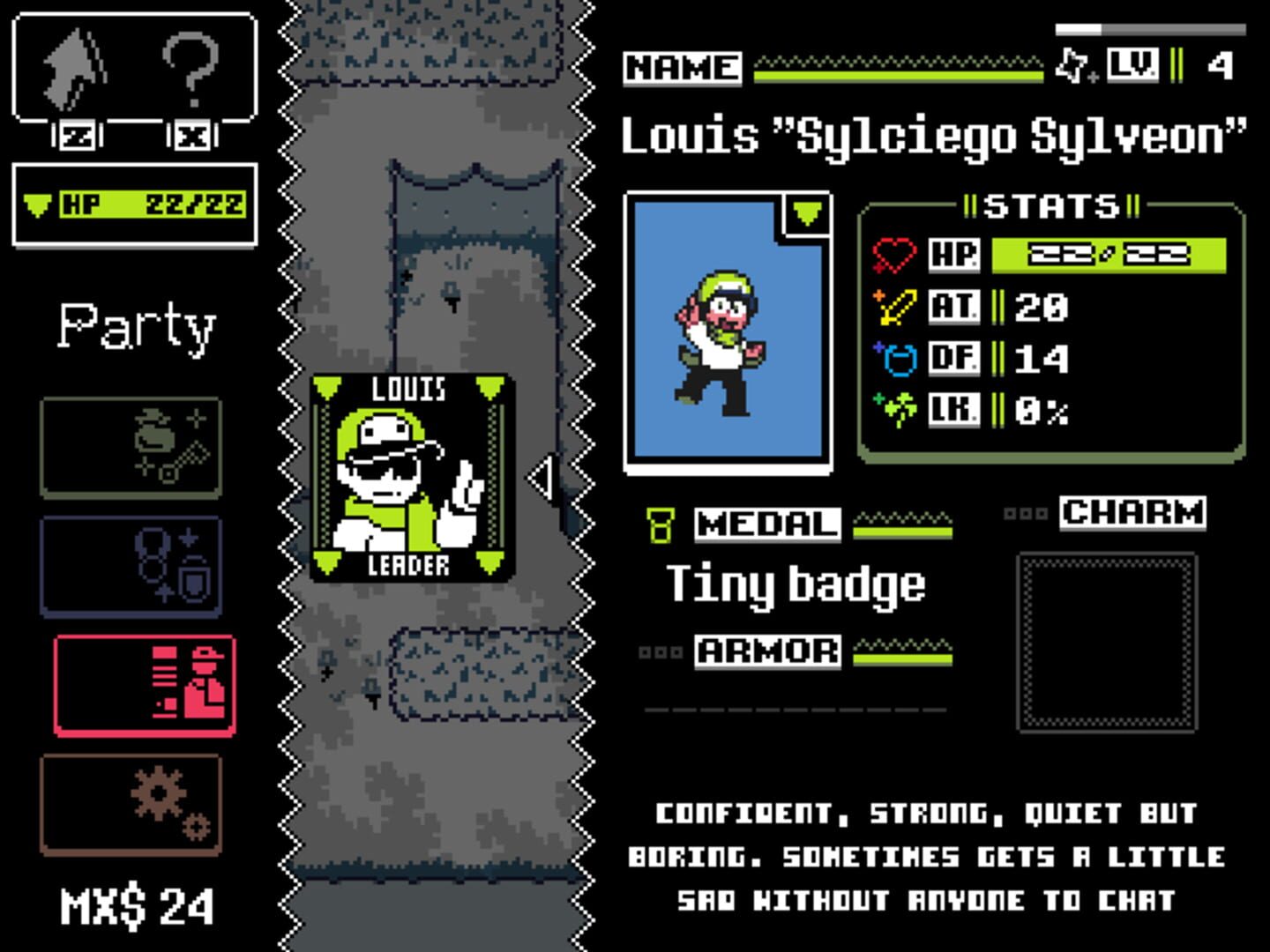Expand the white triangle beside Louis's map card
Viewport: 1270px width, 952px height.
pos(539,476)
